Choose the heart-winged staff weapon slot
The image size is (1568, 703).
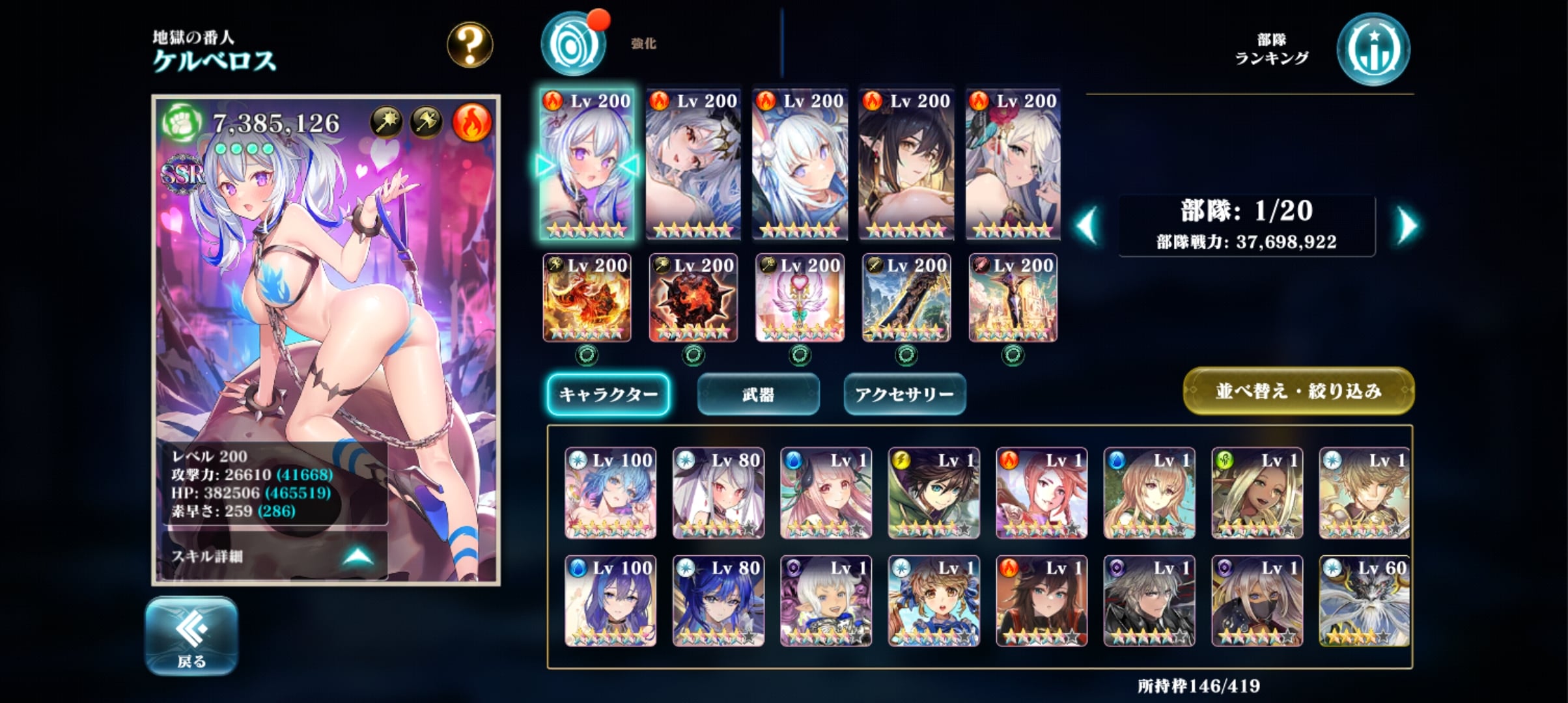point(800,298)
